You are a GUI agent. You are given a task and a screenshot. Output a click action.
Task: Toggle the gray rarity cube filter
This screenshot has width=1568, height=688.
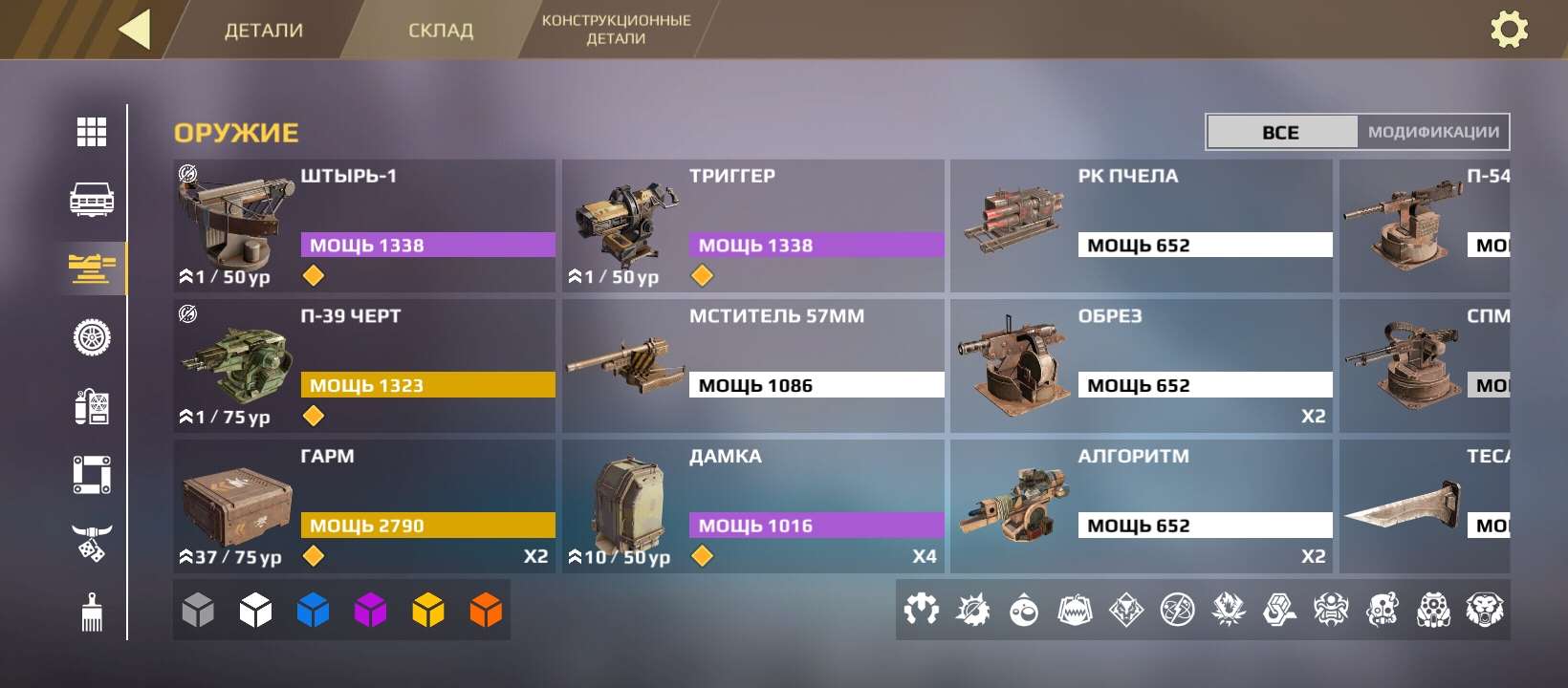[x=198, y=610]
